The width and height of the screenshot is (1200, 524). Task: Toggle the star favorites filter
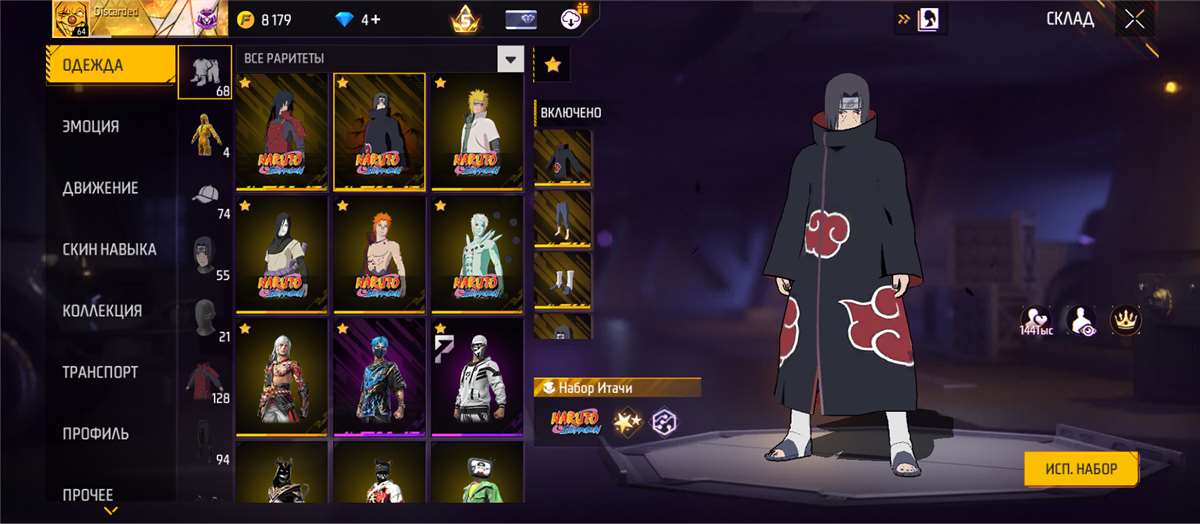[x=552, y=65]
